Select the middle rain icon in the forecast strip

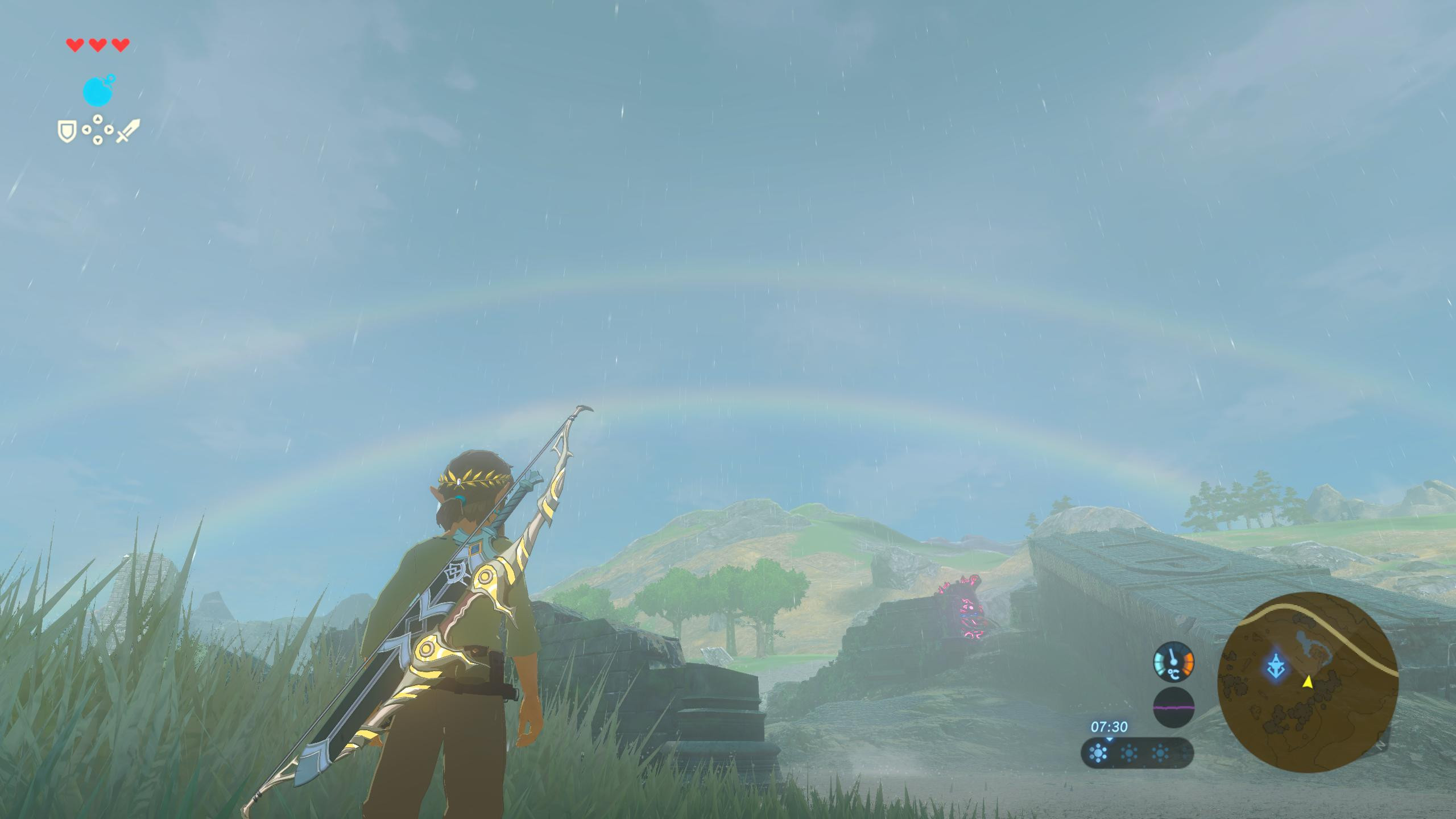(x=1129, y=752)
